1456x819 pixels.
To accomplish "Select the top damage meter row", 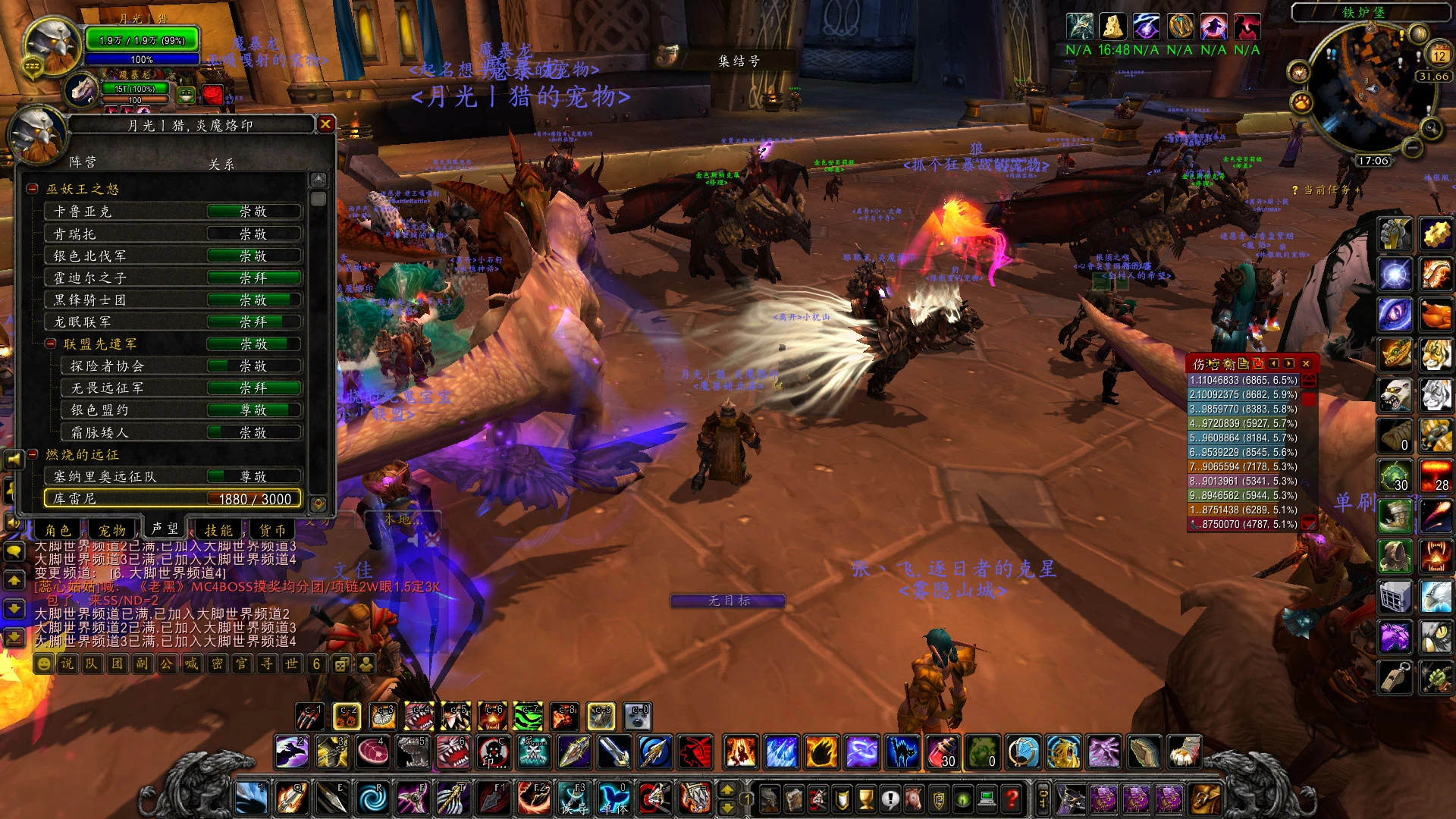I will (1244, 380).
